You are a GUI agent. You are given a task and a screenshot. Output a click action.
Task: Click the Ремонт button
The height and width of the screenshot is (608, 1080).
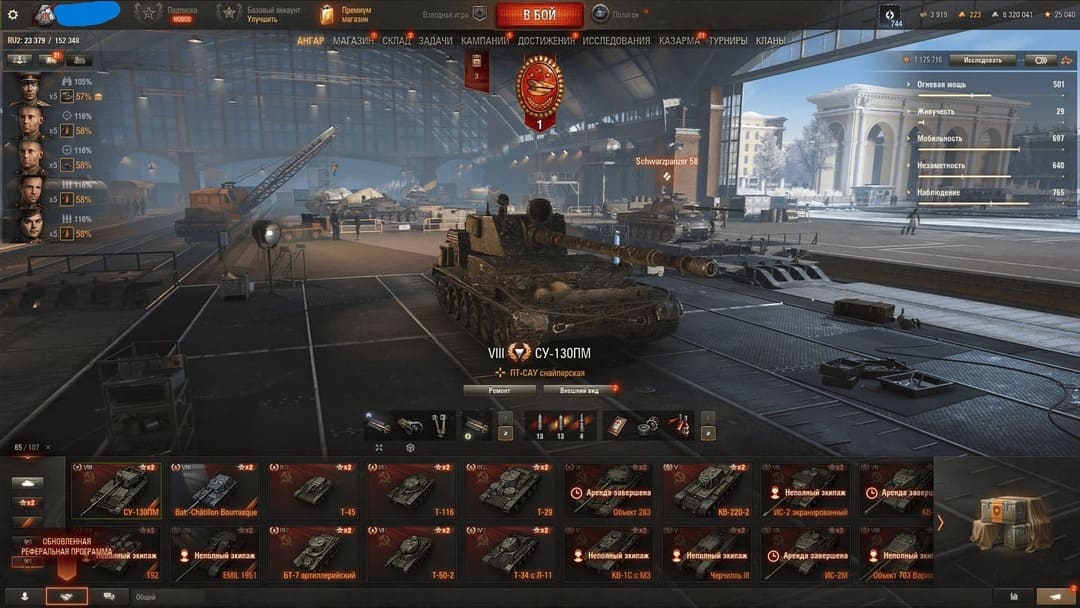click(x=499, y=390)
